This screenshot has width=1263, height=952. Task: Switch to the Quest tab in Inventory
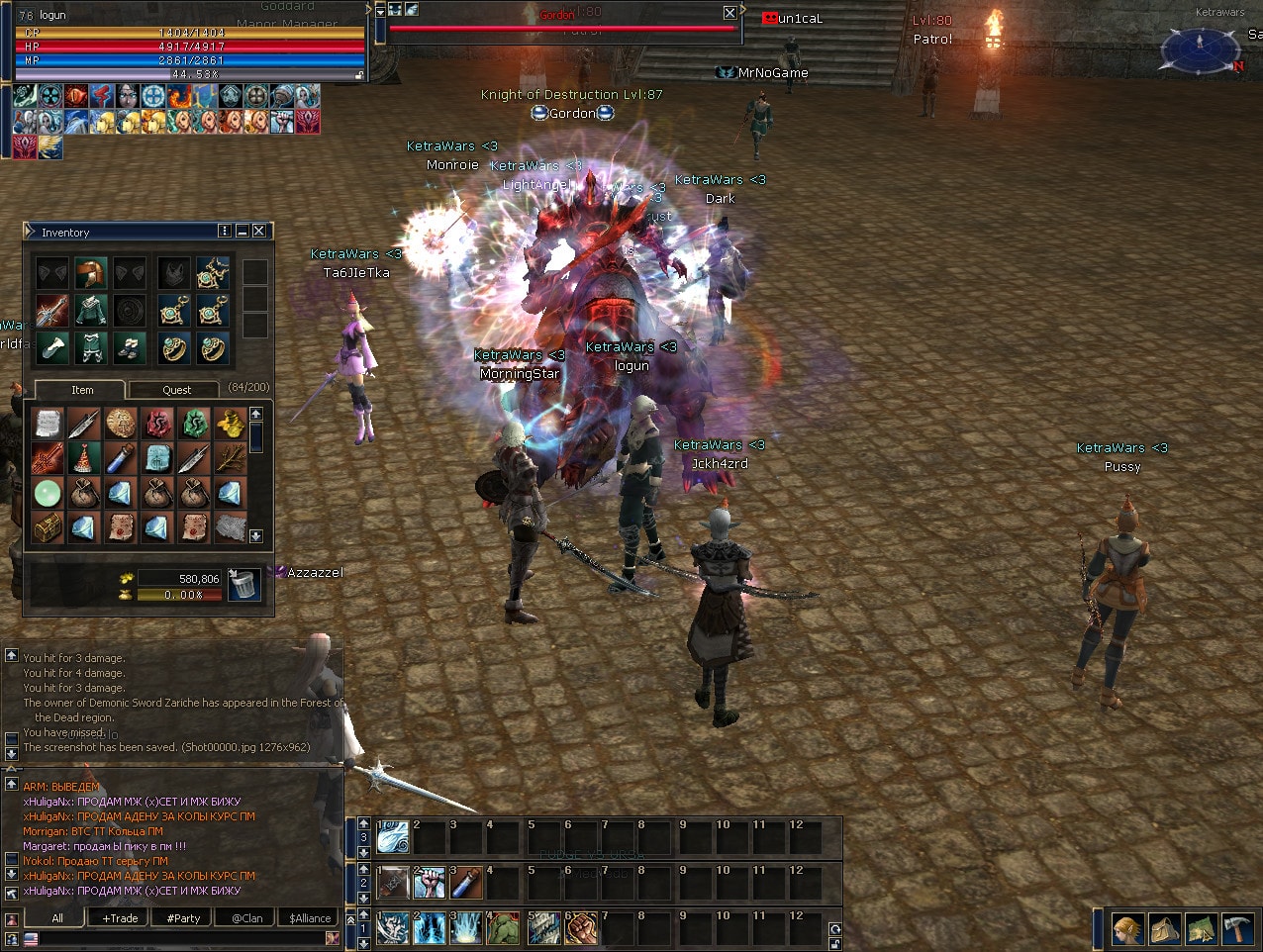pos(176,390)
